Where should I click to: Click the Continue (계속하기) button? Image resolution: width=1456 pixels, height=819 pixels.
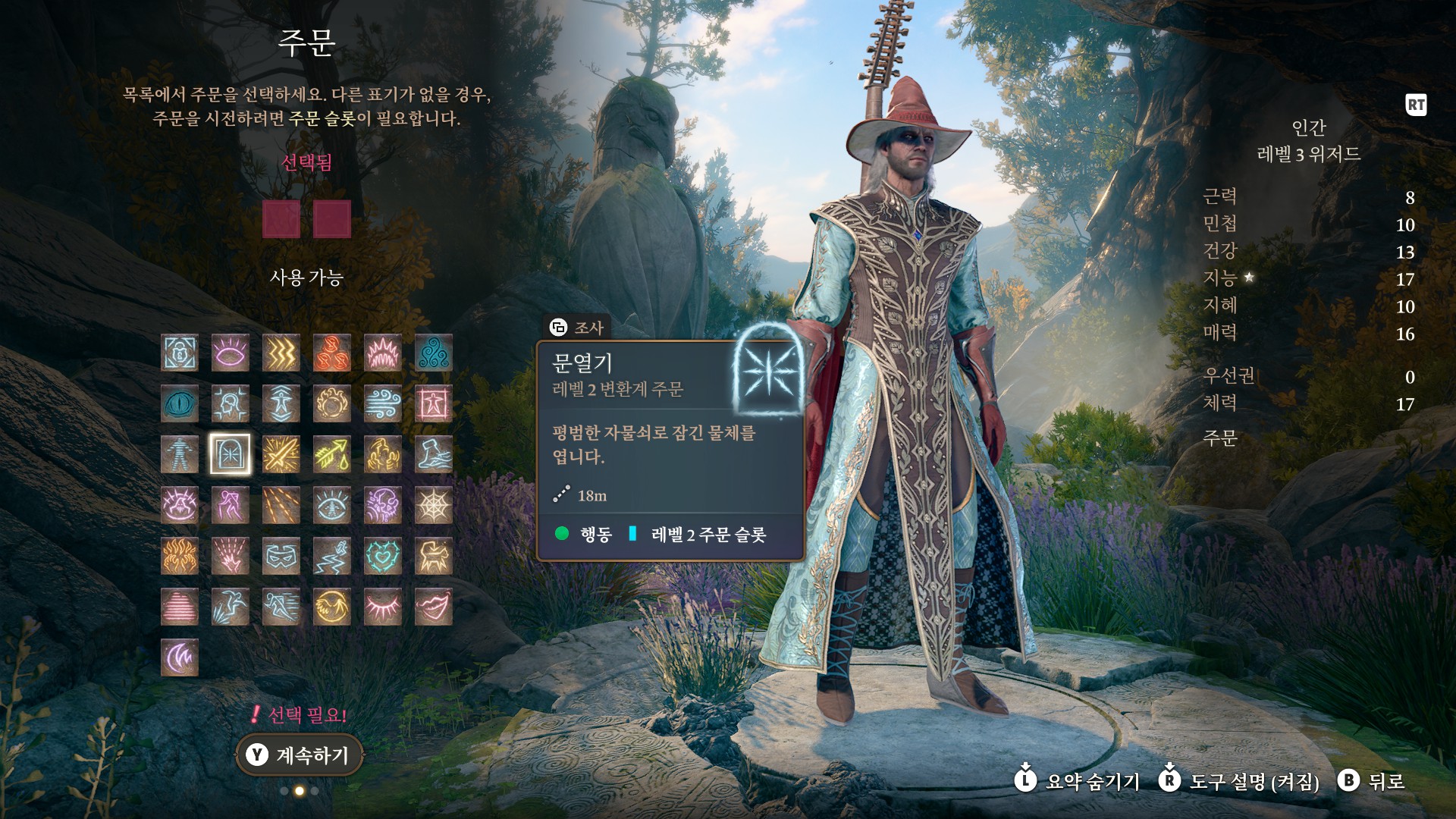(300, 755)
